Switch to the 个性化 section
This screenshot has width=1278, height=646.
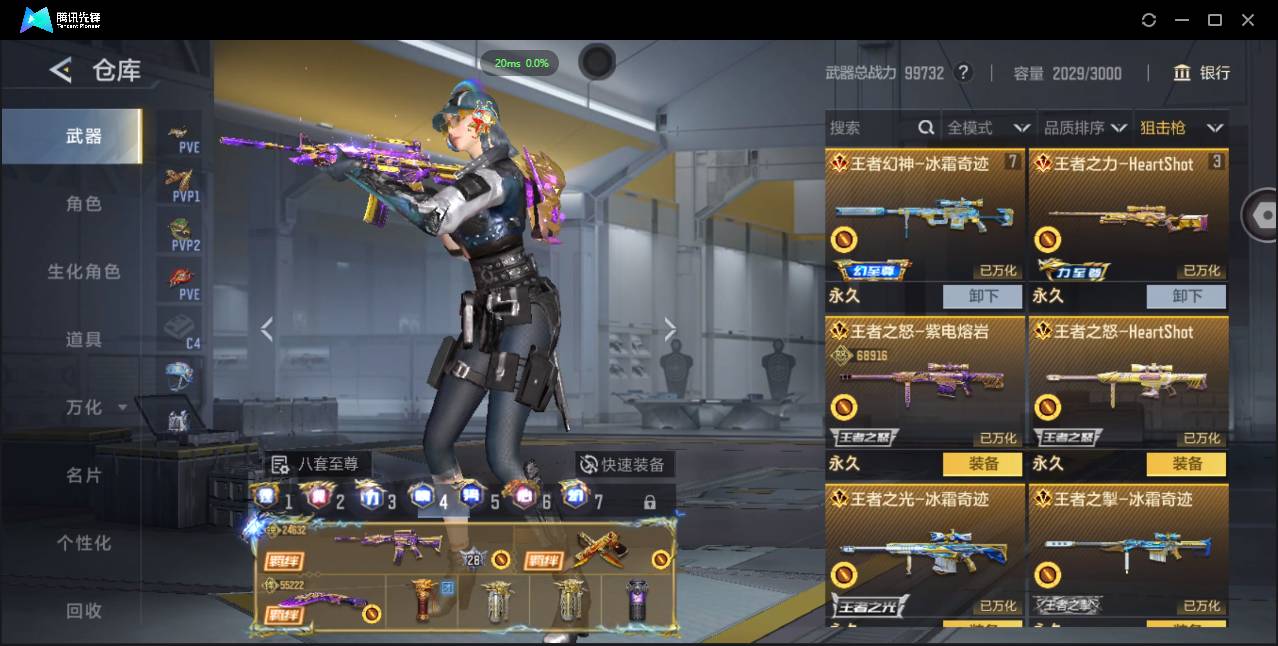point(84,543)
